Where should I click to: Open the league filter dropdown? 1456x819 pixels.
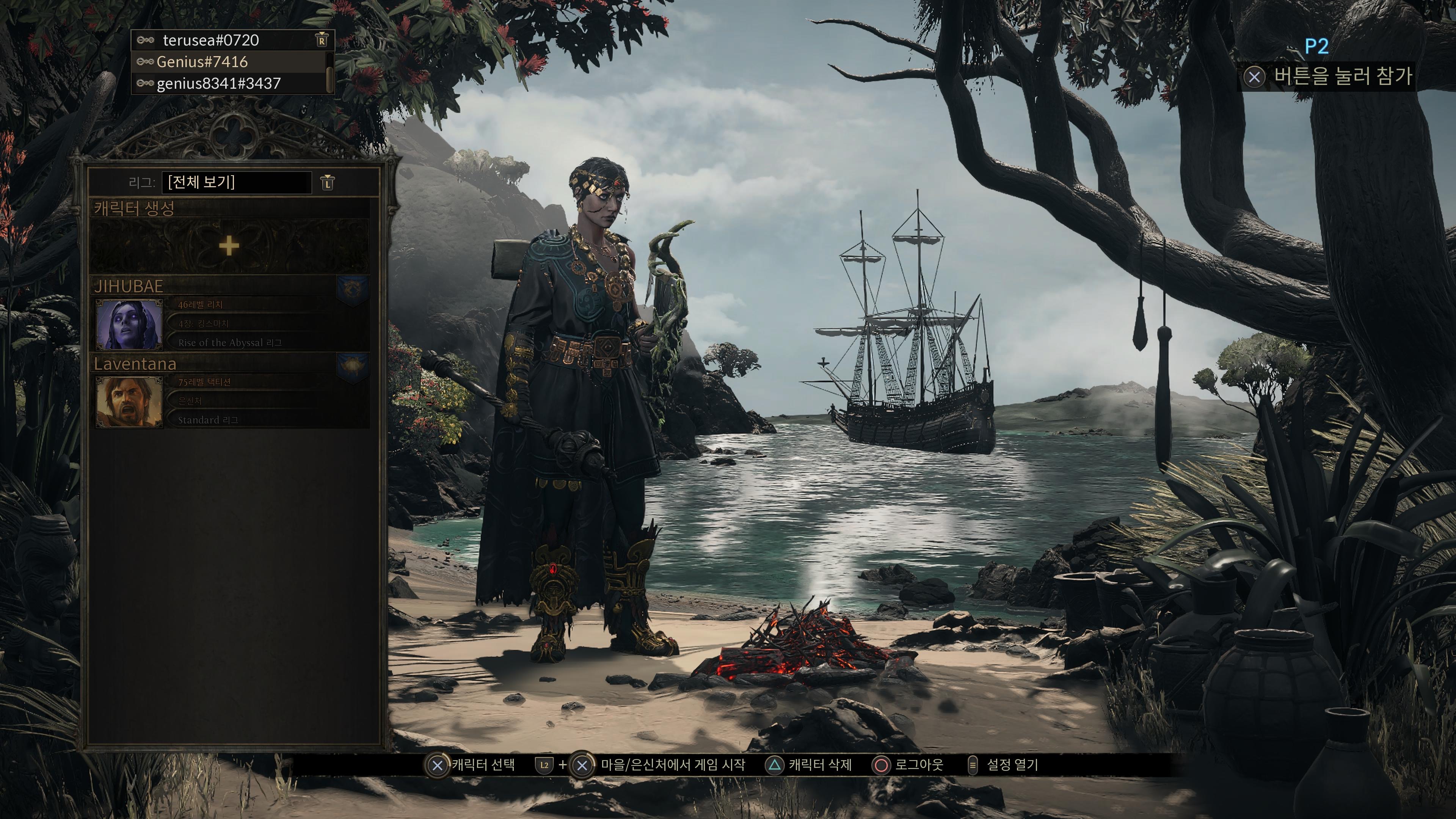[x=236, y=182]
